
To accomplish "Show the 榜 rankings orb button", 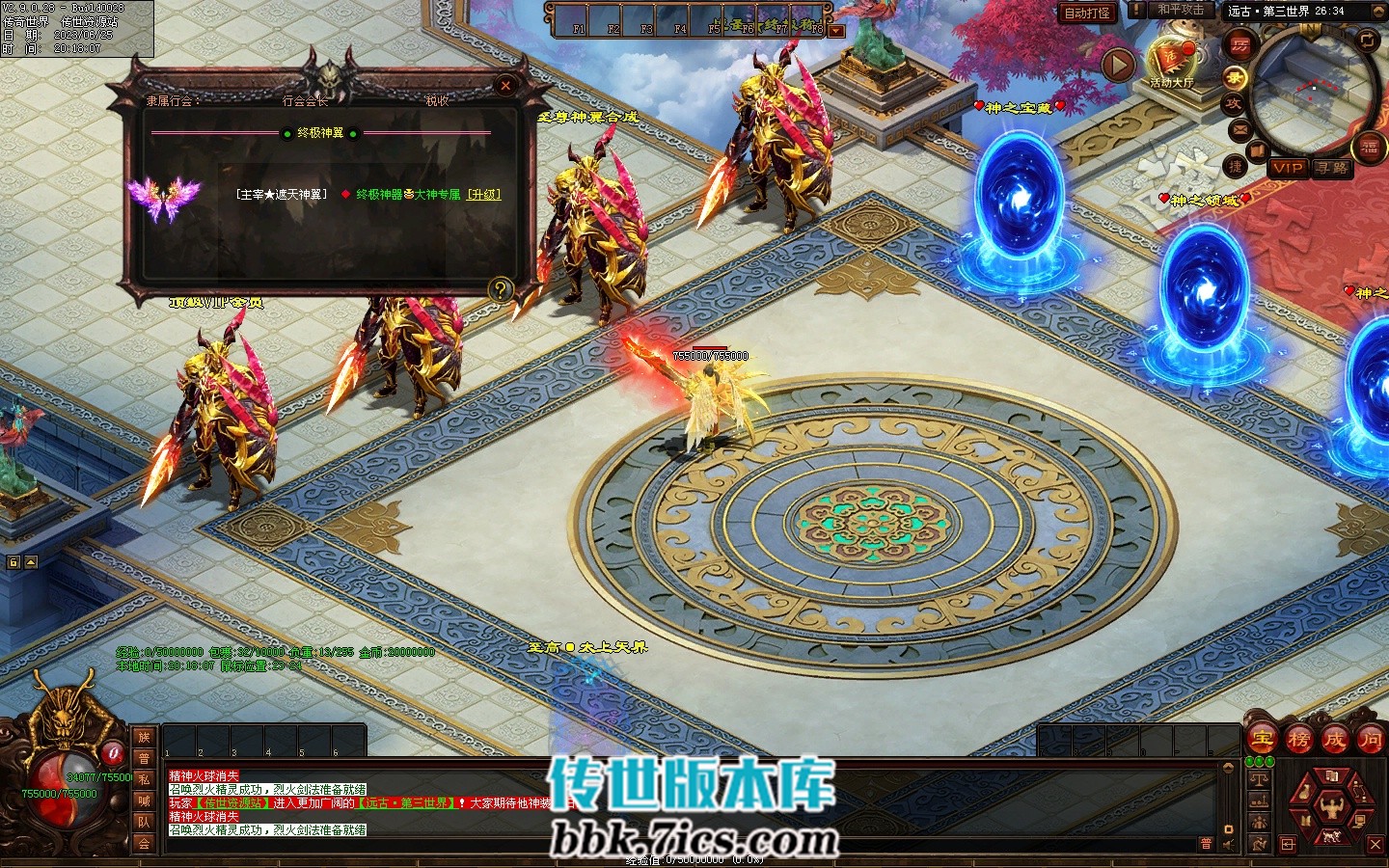I will pos(1298,740).
